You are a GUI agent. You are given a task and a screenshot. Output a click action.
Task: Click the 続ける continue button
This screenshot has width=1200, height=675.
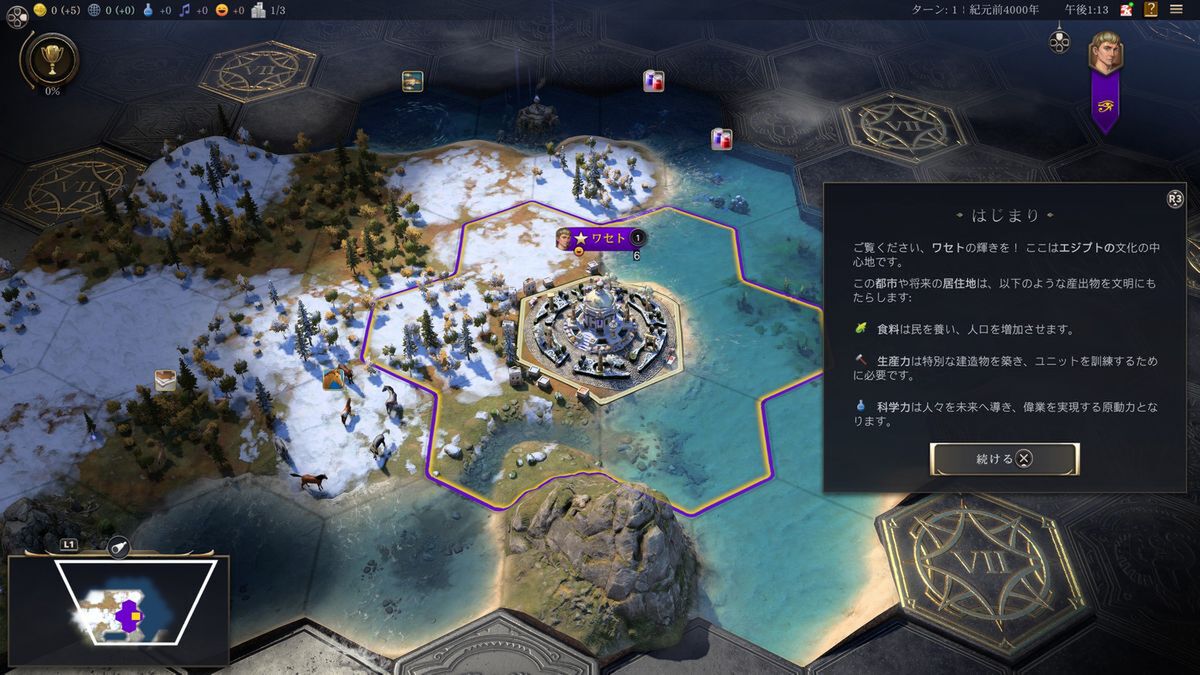click(x=1004, y=459)
